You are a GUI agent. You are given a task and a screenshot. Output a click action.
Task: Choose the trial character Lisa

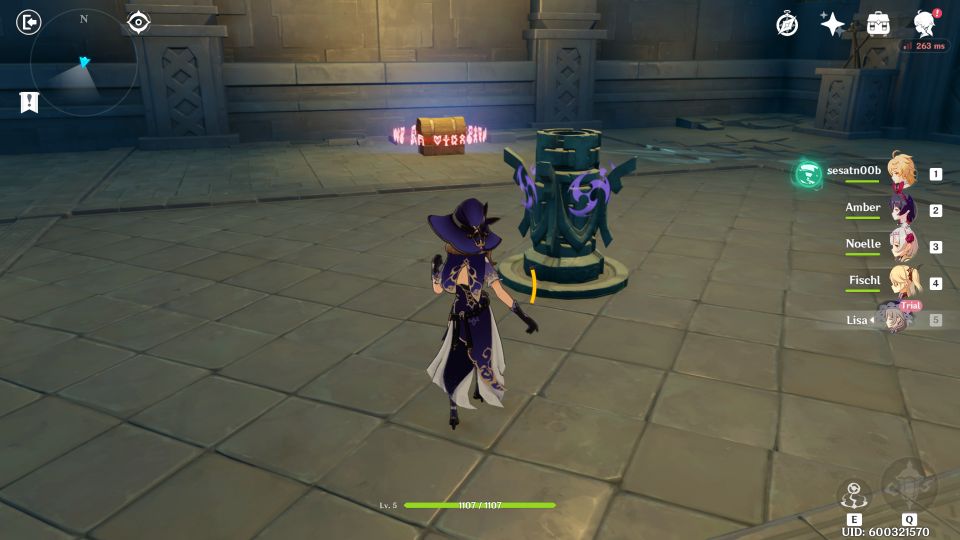click(896, 320)
